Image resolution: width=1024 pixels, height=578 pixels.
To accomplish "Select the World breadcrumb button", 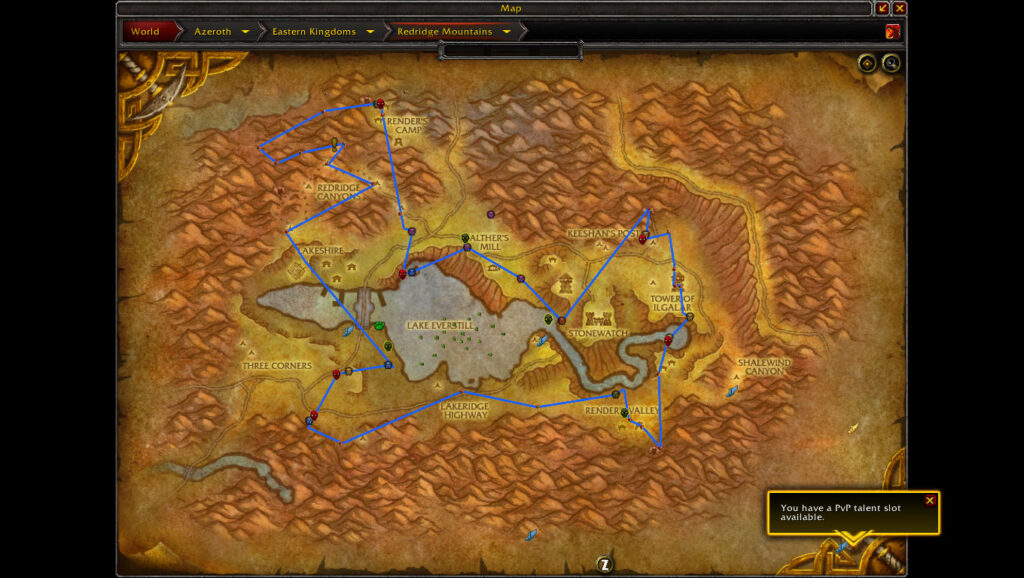I will tap(146, 31).
